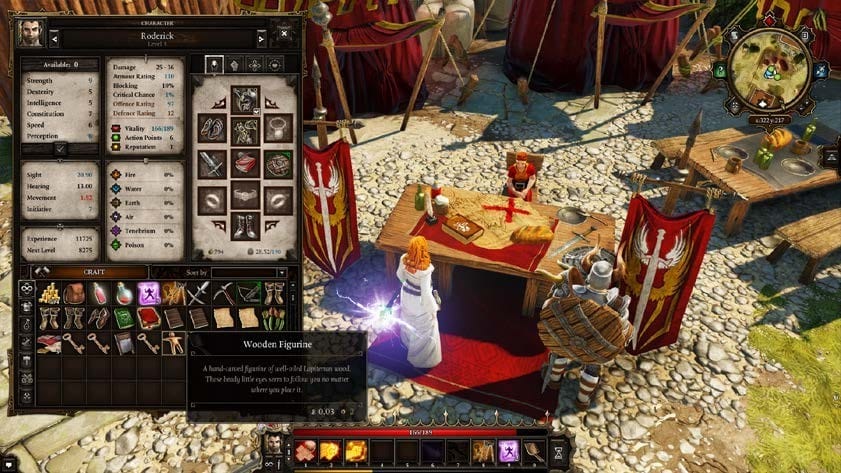841x473 pixels.
Task: Select the gold coins pile in inventory
Action: 48,293
